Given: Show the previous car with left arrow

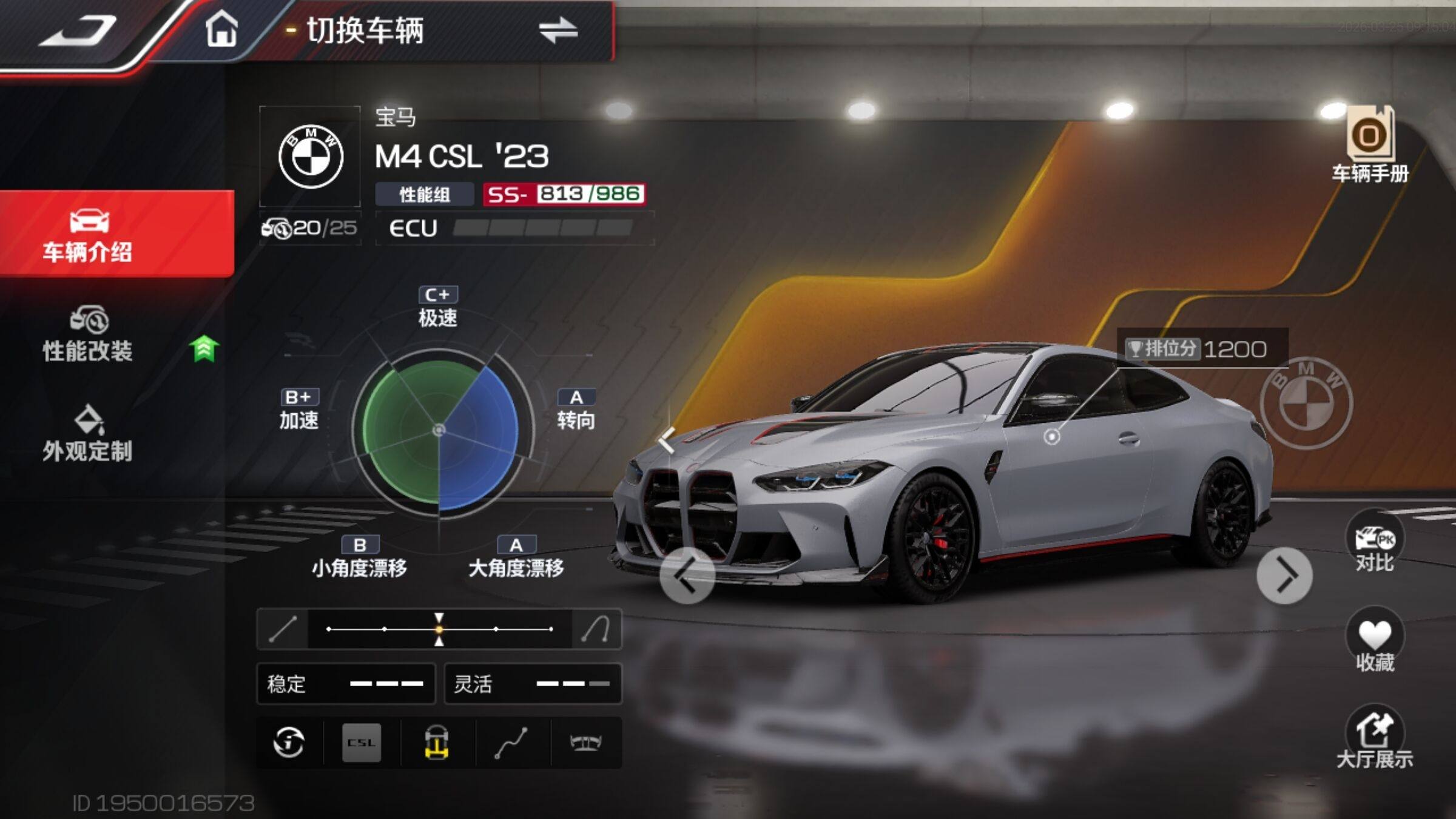Looking at the screenshot, I should [x=687, y=576].
